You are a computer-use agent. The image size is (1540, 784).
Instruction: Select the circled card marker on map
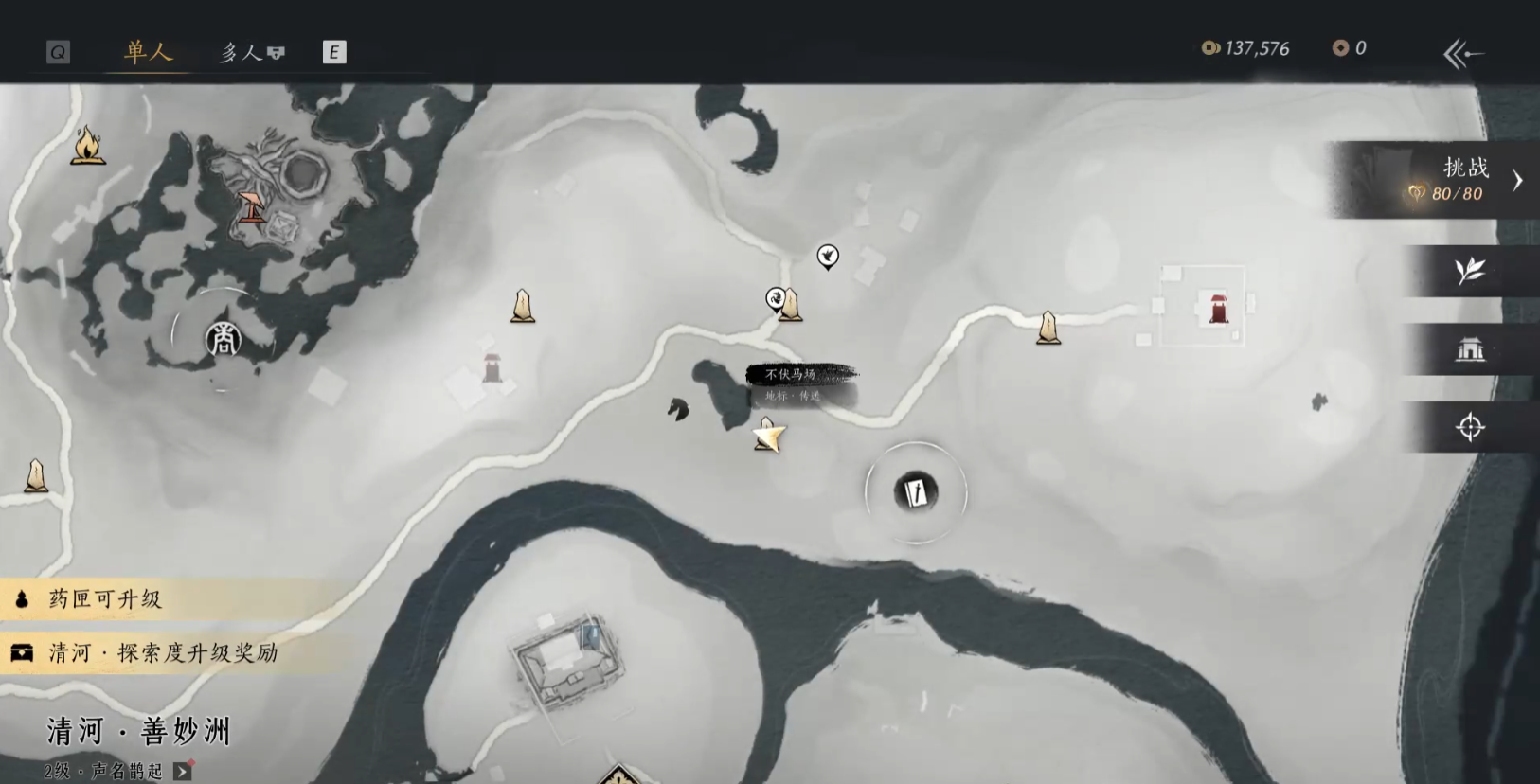pyautogui.click(x=915, y=492)
